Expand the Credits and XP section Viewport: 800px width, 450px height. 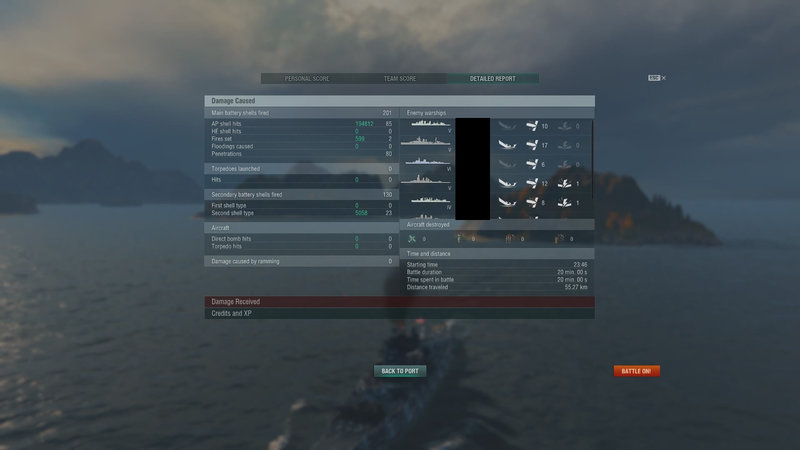pos(400,314)
